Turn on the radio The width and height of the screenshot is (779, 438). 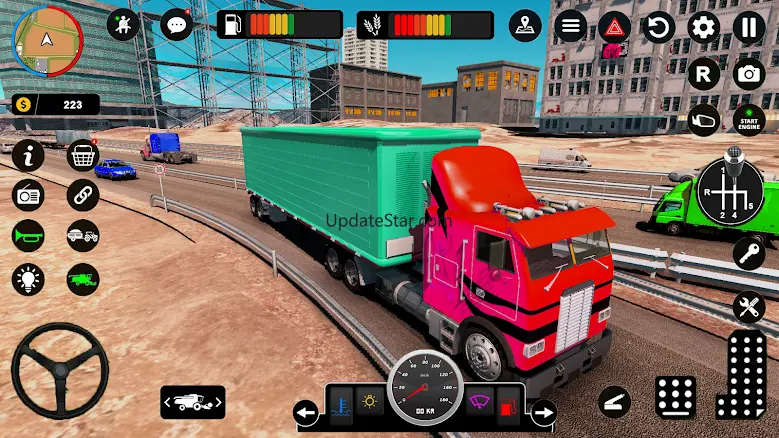[x=29, y=195]
